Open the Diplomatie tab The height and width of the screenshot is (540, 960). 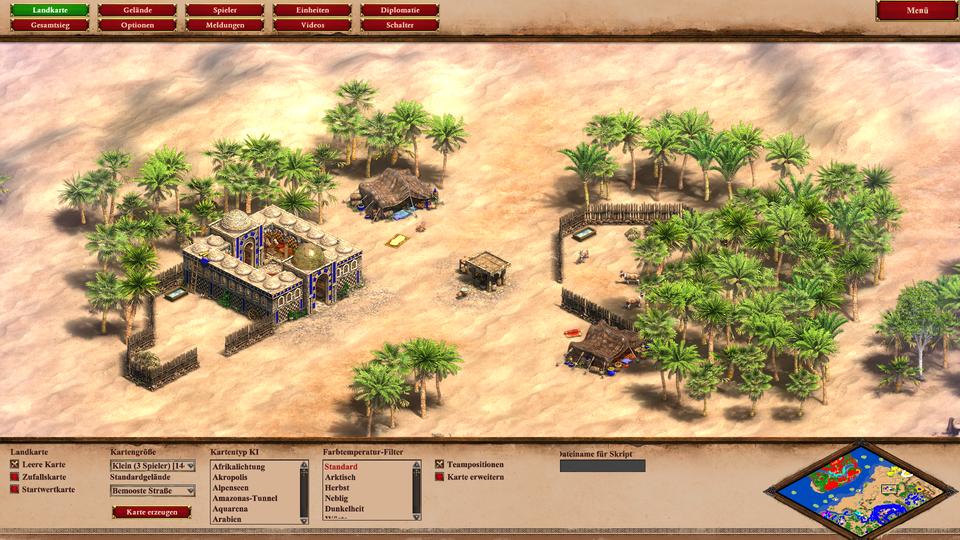399,10
